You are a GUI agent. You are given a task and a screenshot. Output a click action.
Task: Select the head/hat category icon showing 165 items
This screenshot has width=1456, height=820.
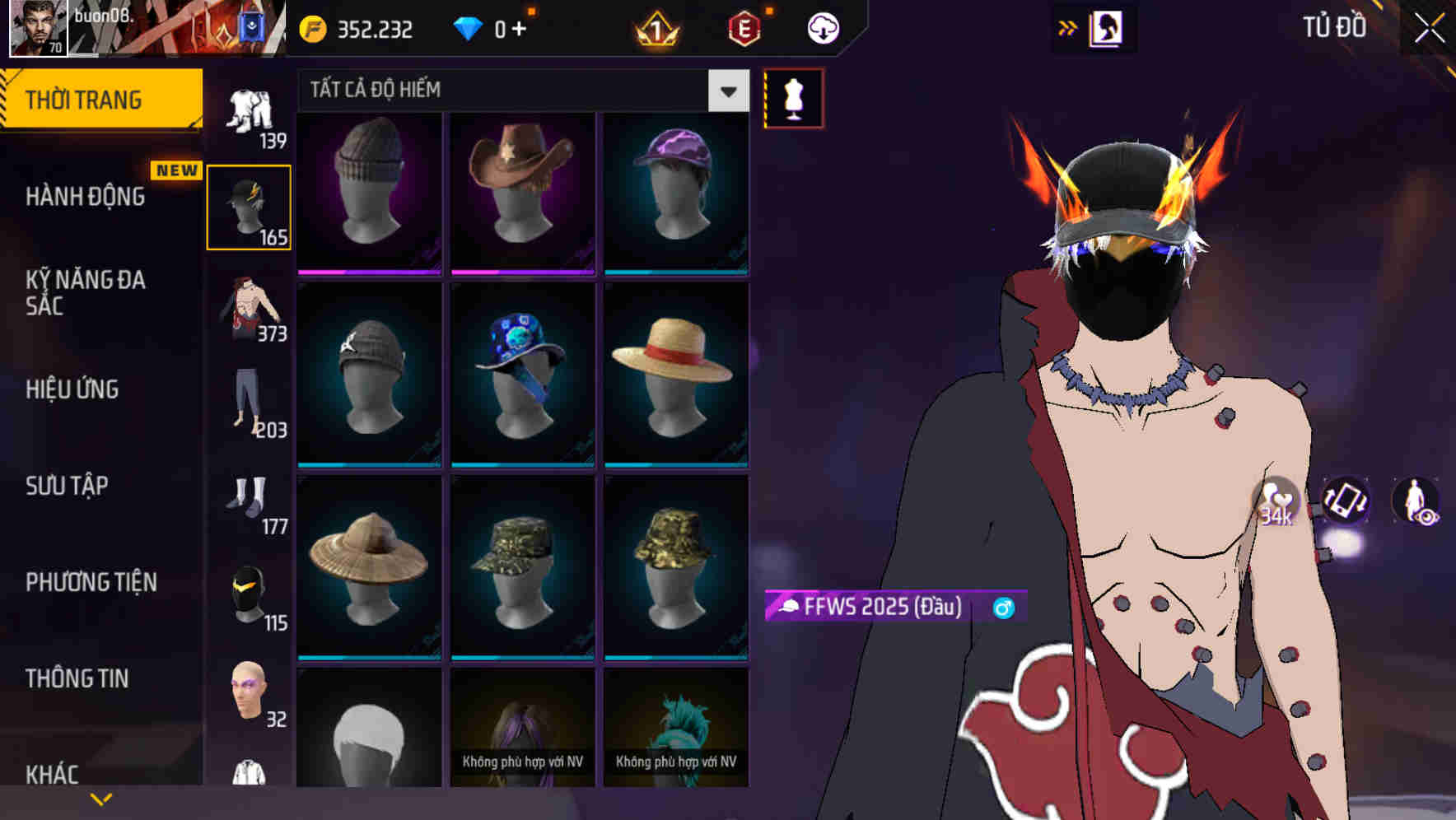250,206
